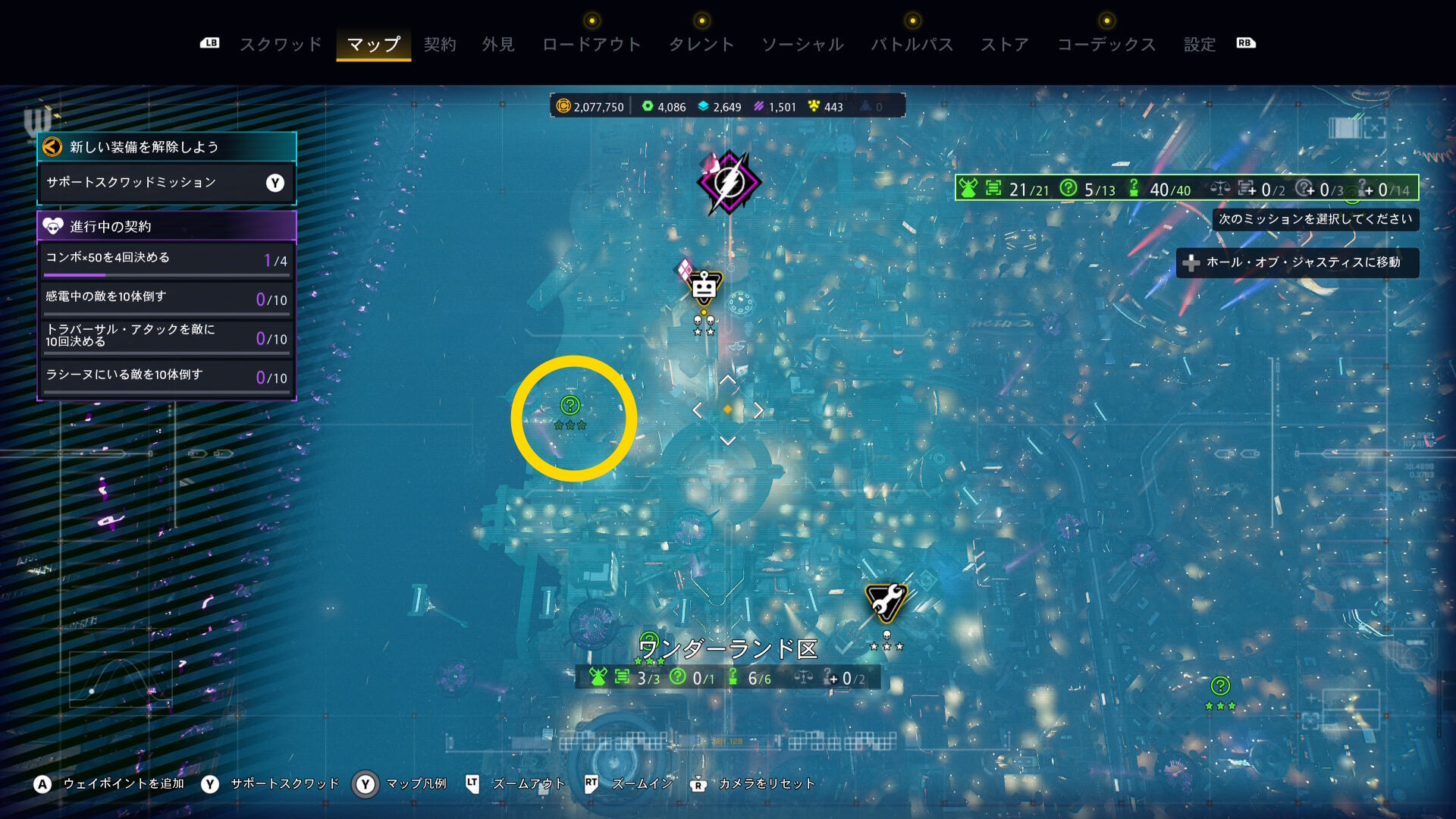Show the バトルパス tab
1456x819 pixels.
click(912, 45)
